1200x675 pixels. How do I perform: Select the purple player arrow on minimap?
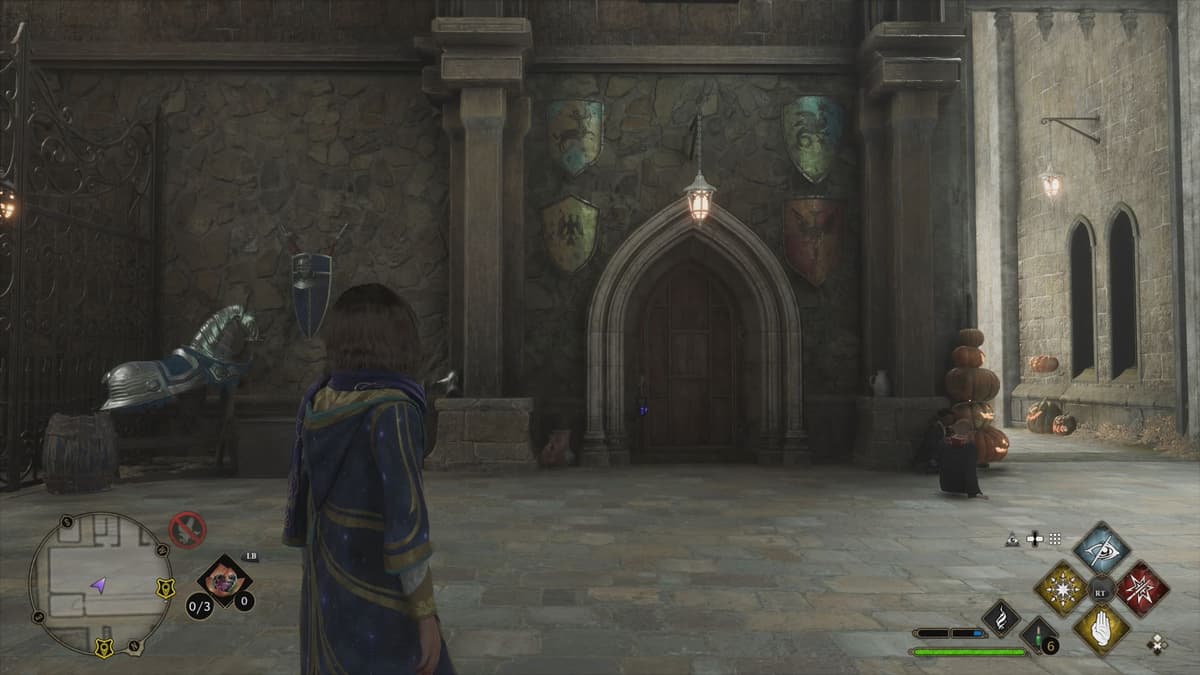click(x=99, y=586)
